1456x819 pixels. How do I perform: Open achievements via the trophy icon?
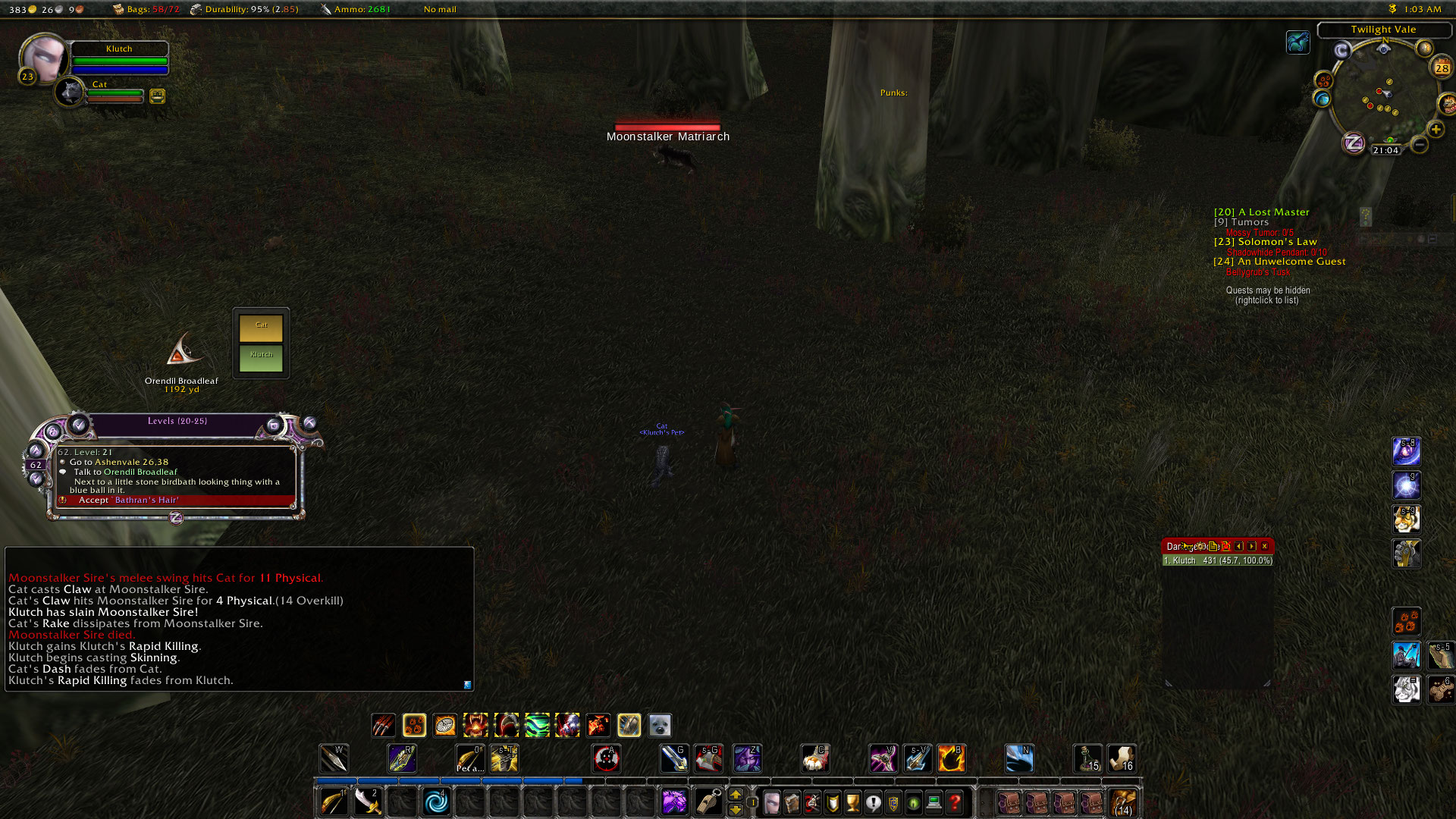point(852,803)
